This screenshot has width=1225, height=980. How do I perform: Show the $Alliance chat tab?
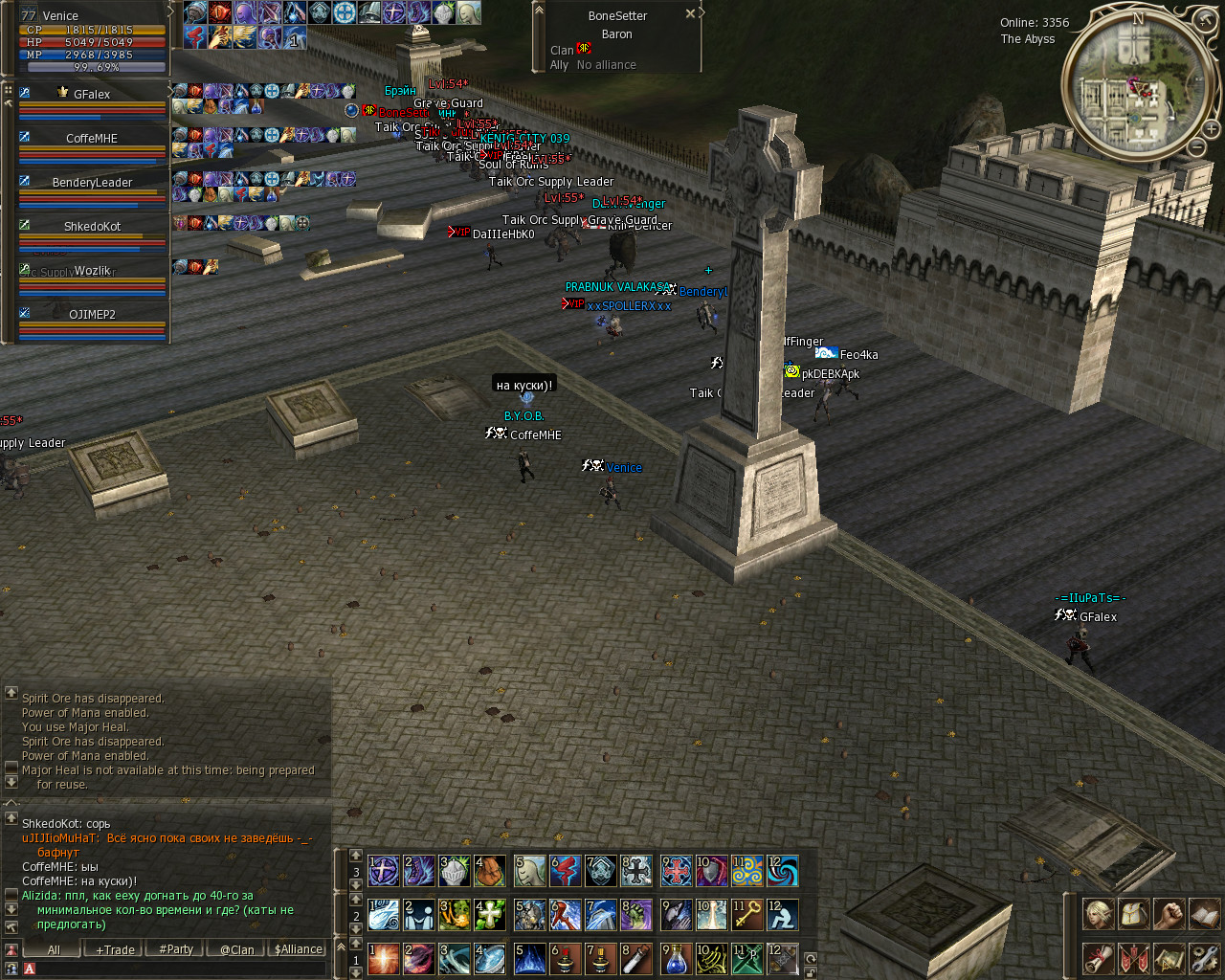click(299, 949)
